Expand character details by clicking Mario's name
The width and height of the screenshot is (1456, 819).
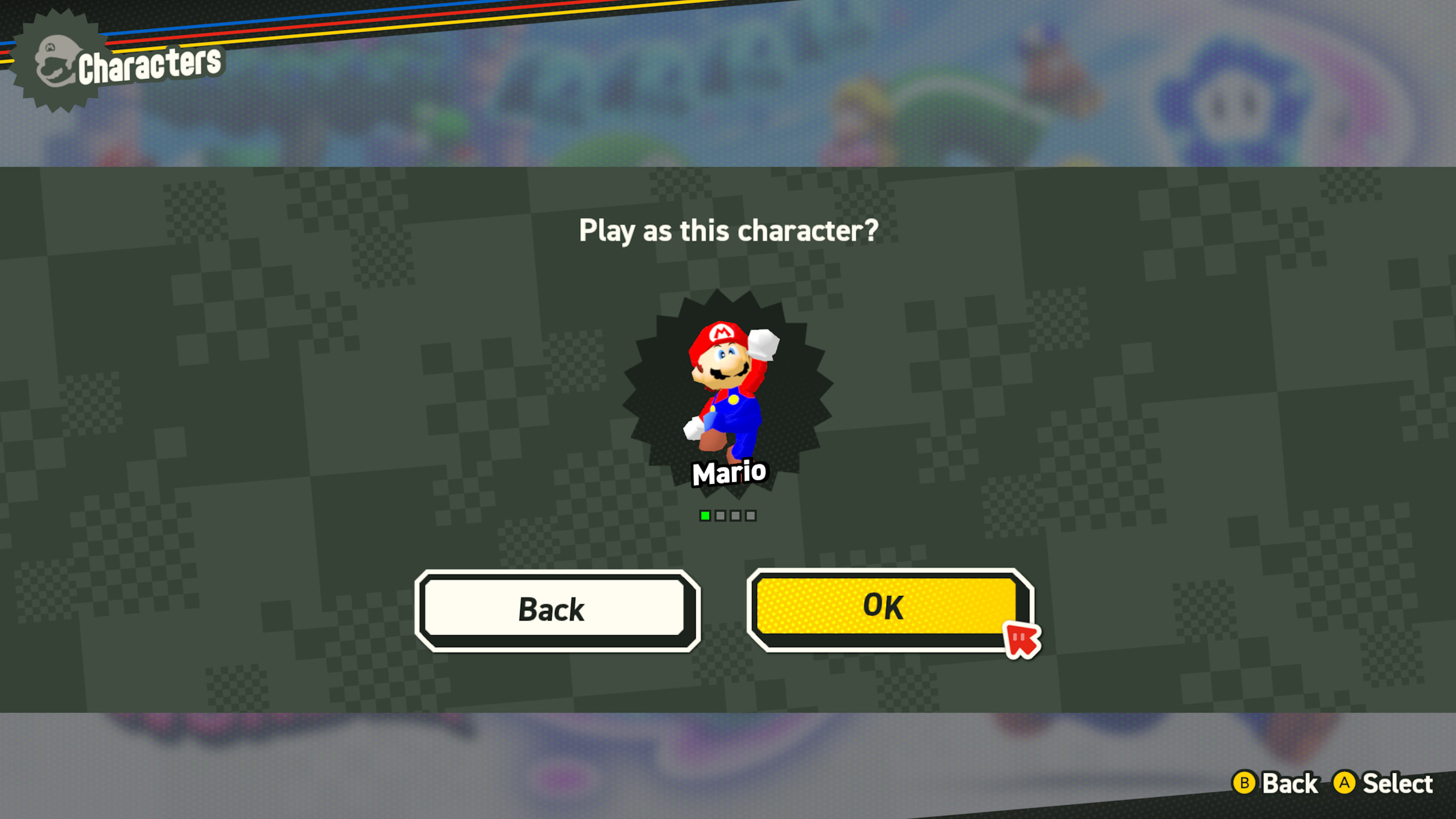pos(730,472)
